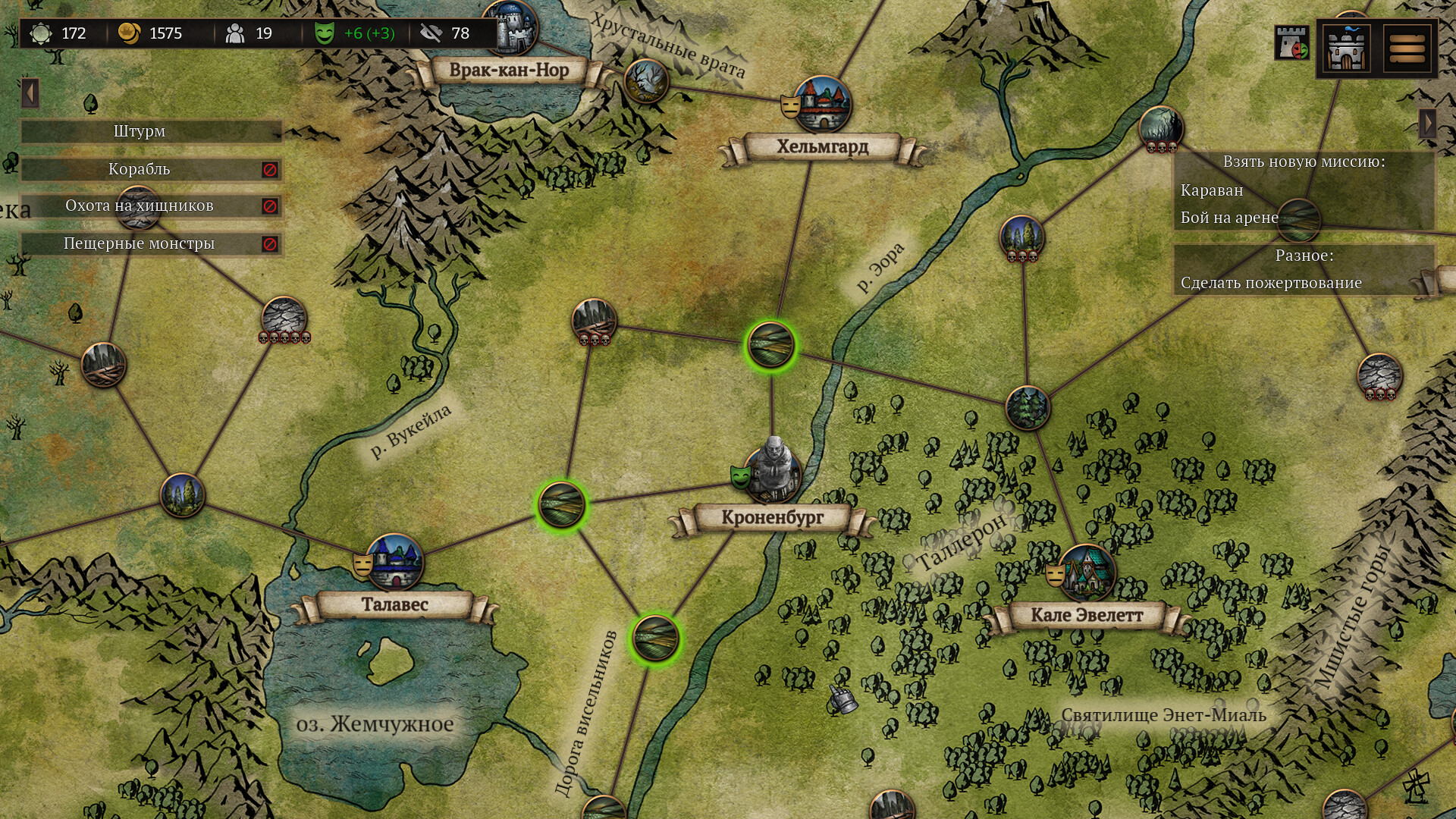Open the castle management button
The image size is (1456, 819).
pyautogui.click(x=1346, y=48)
